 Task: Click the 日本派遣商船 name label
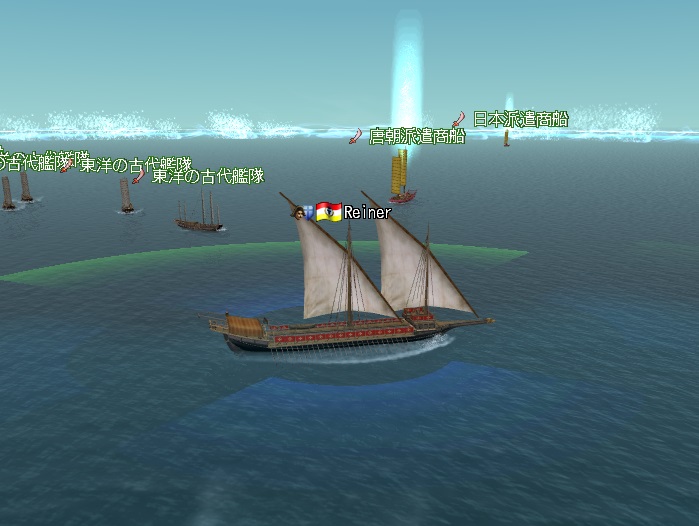point(520,119)
